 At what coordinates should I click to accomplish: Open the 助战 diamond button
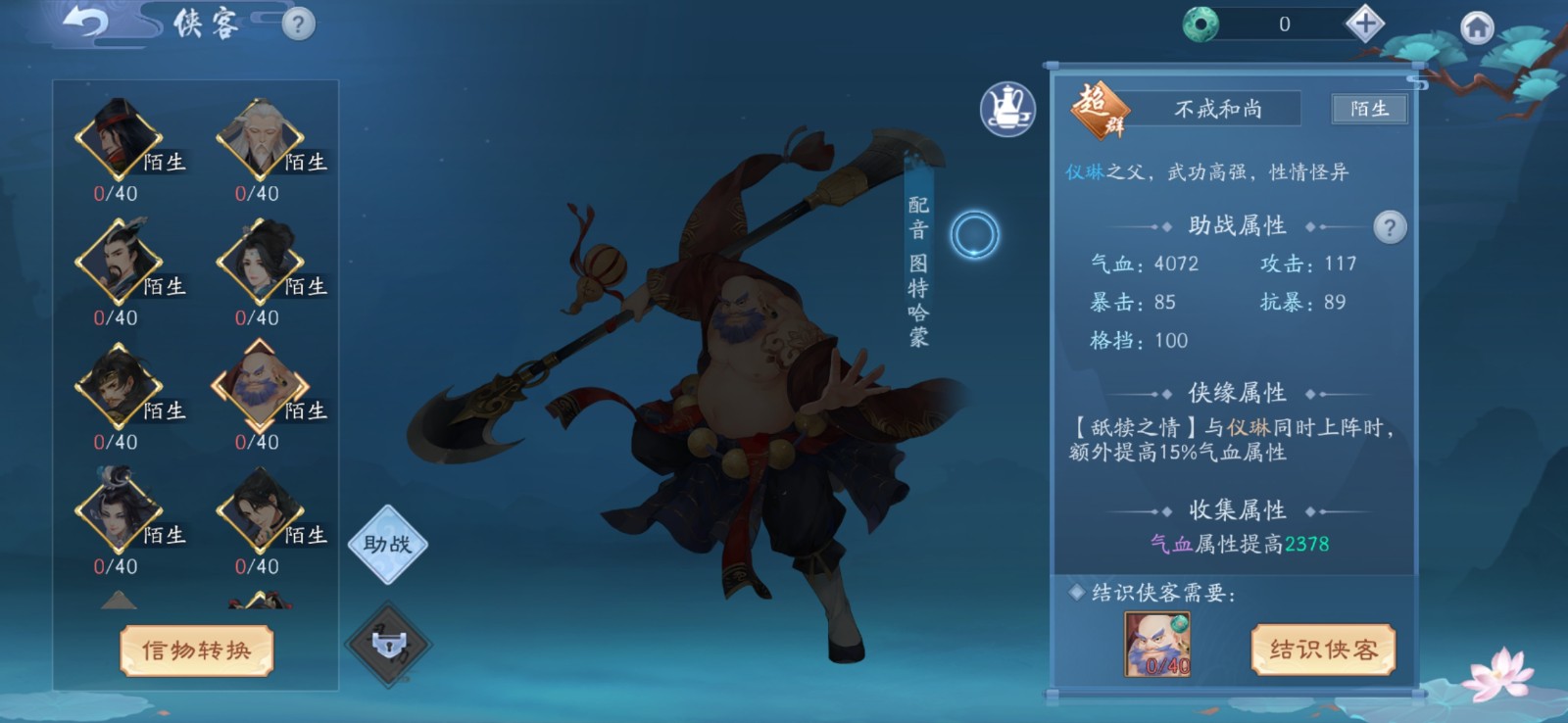387,545
